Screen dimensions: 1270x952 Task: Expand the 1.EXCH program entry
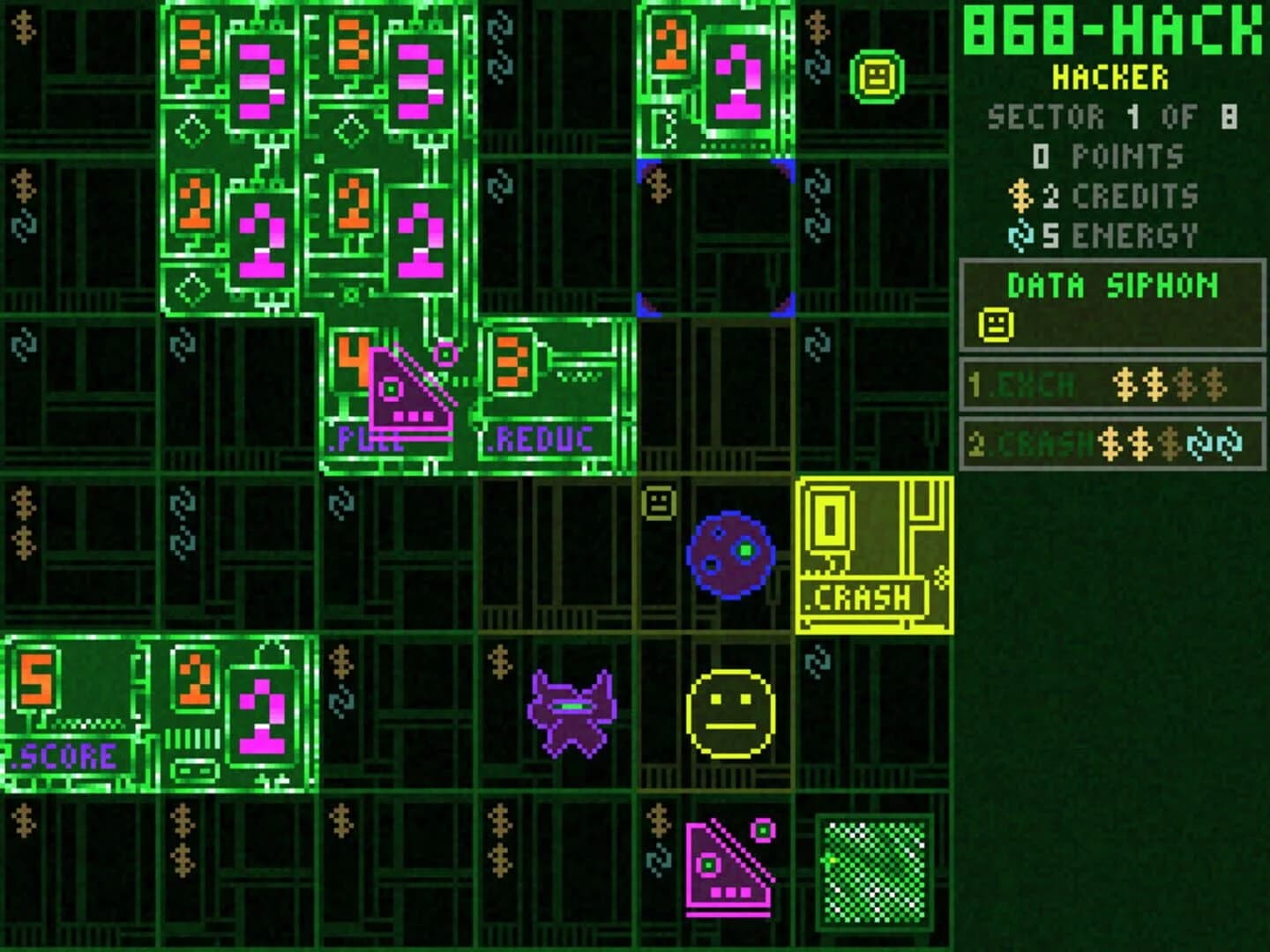tap(1111, 386)
